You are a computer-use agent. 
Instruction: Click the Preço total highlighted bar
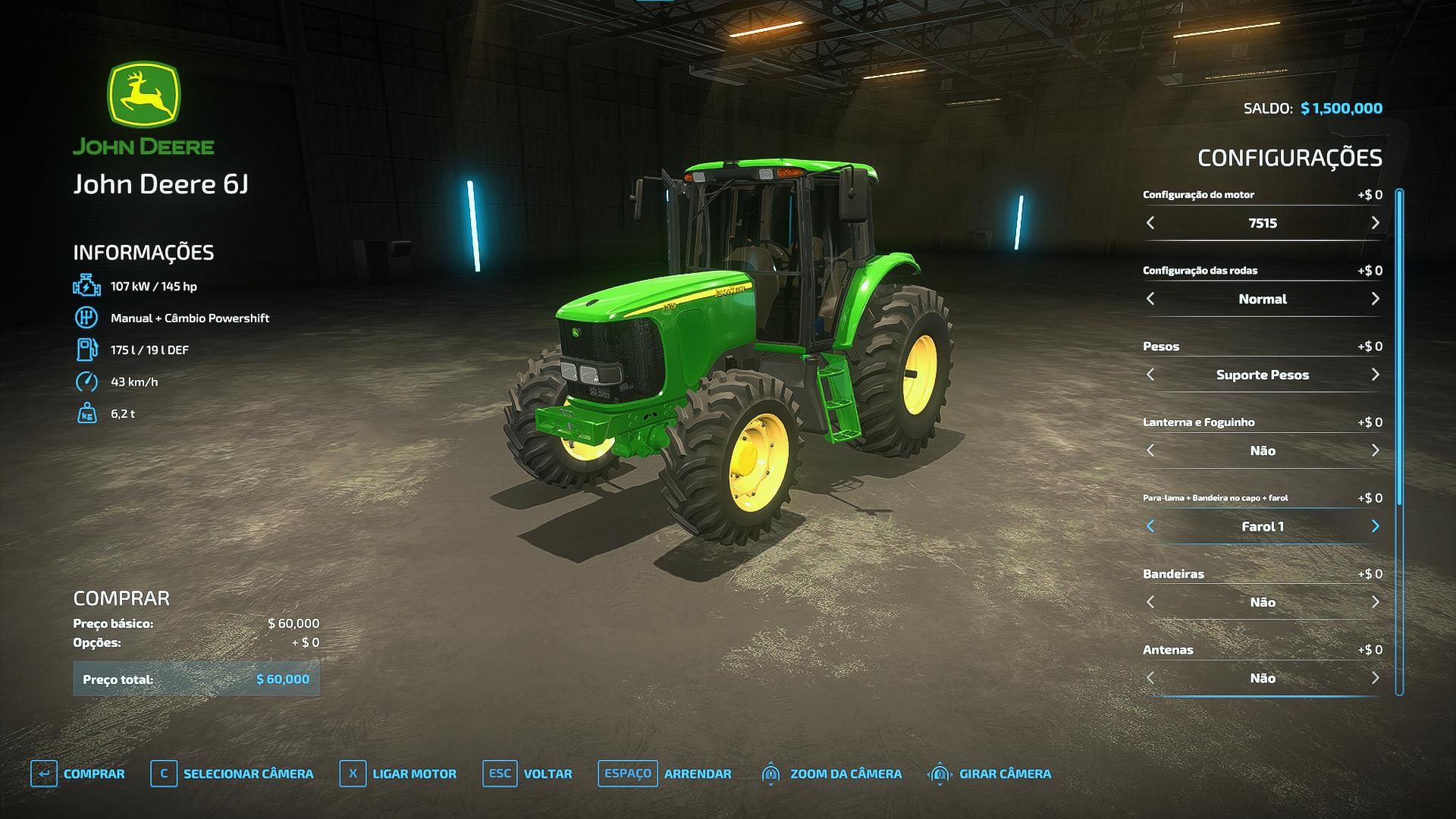196,679
